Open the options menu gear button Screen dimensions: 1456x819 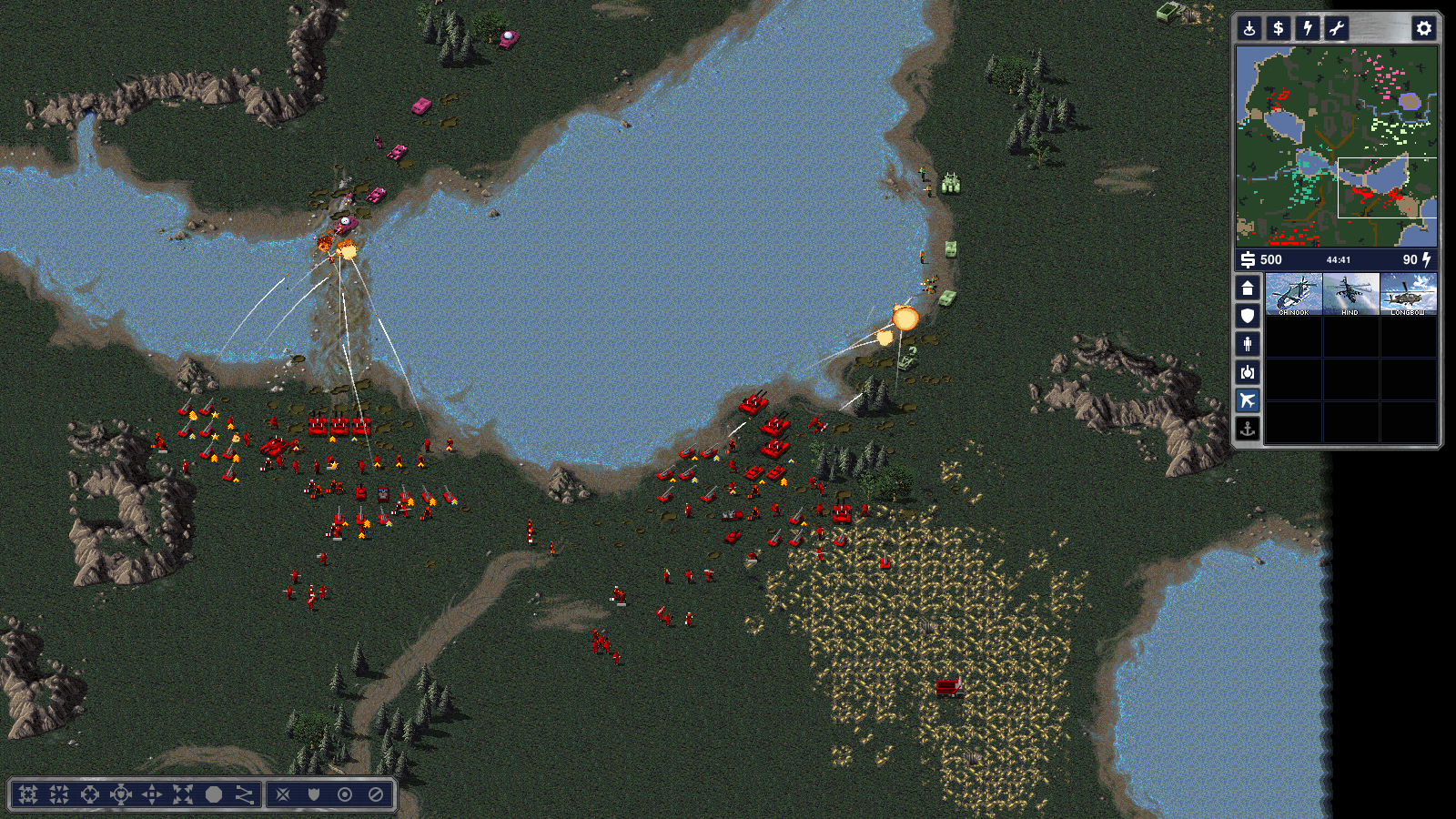[x=1423, y=28]
